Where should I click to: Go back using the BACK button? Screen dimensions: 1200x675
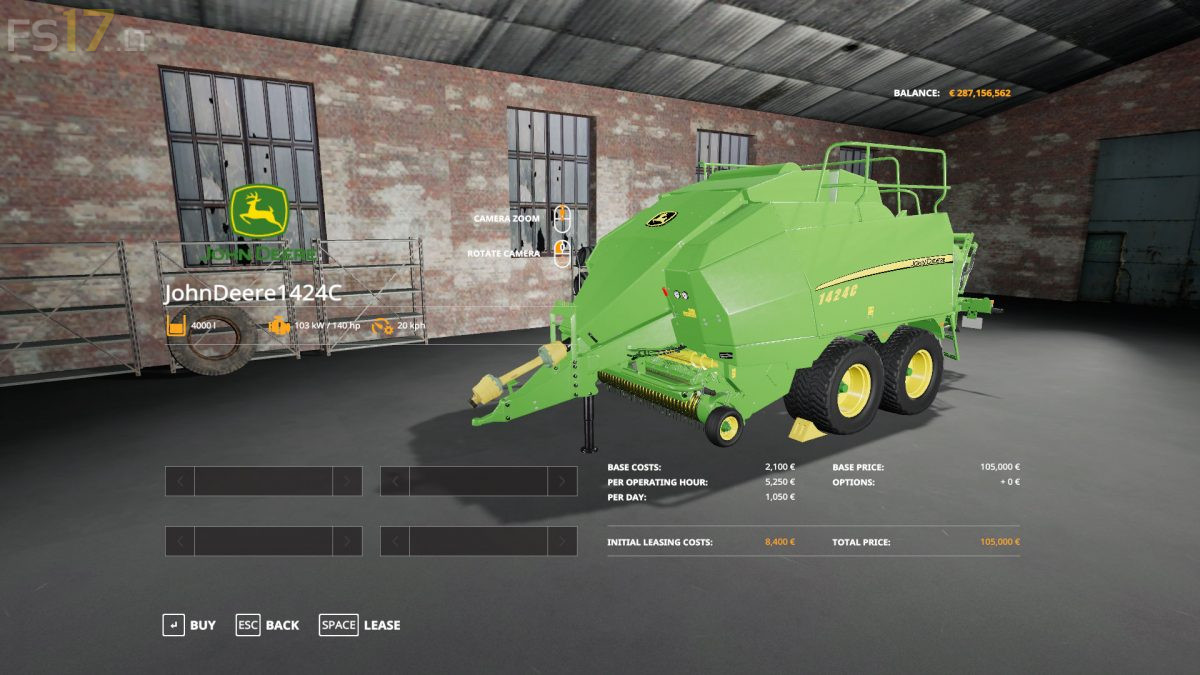(x=268, y=625)
